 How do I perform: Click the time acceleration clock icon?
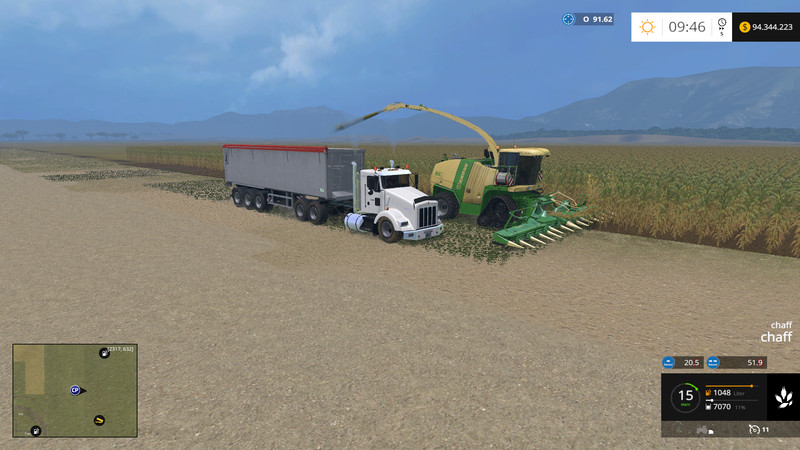click(x=722, y=27)
